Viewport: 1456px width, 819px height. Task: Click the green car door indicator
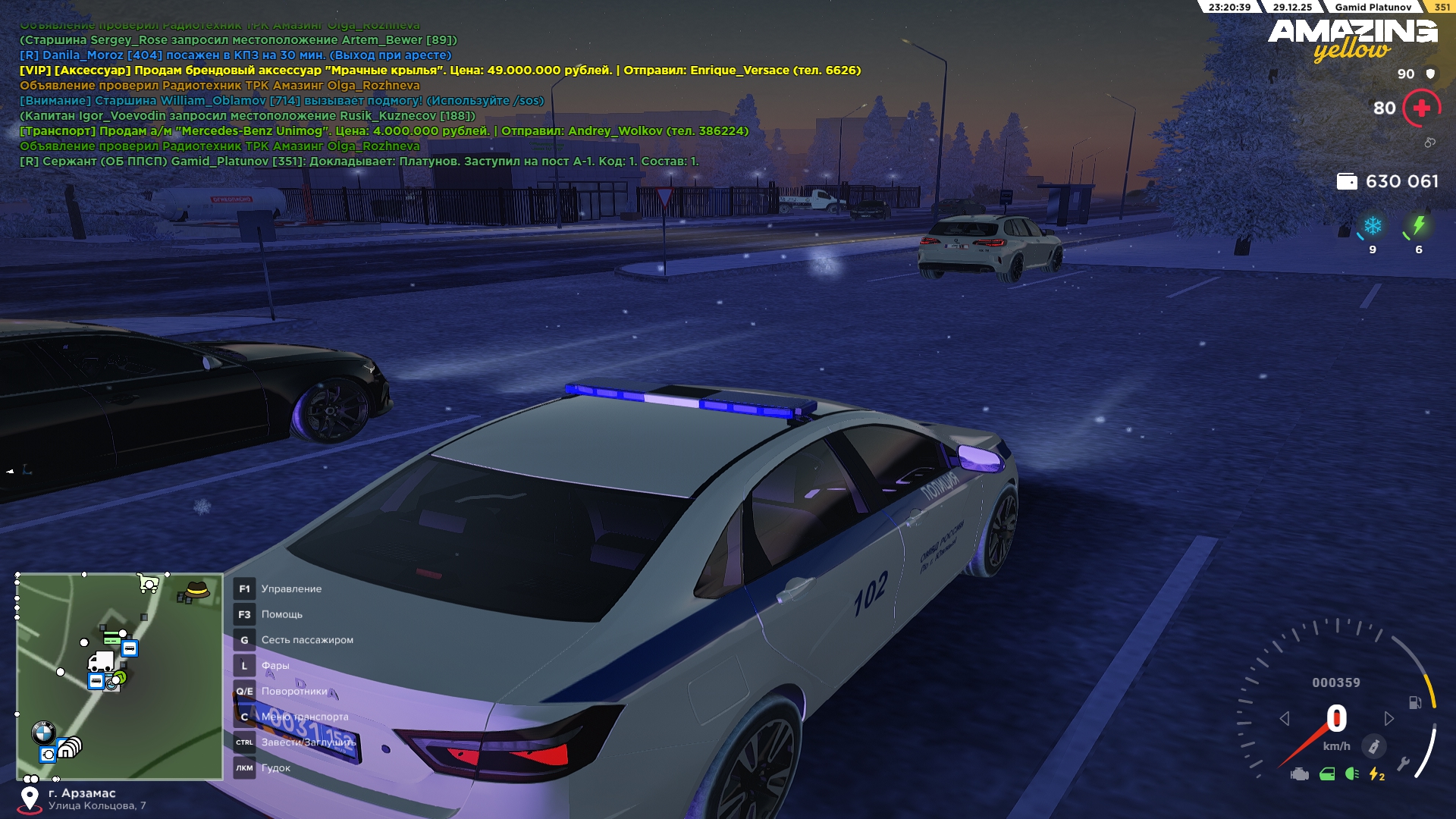(1327, 774)
